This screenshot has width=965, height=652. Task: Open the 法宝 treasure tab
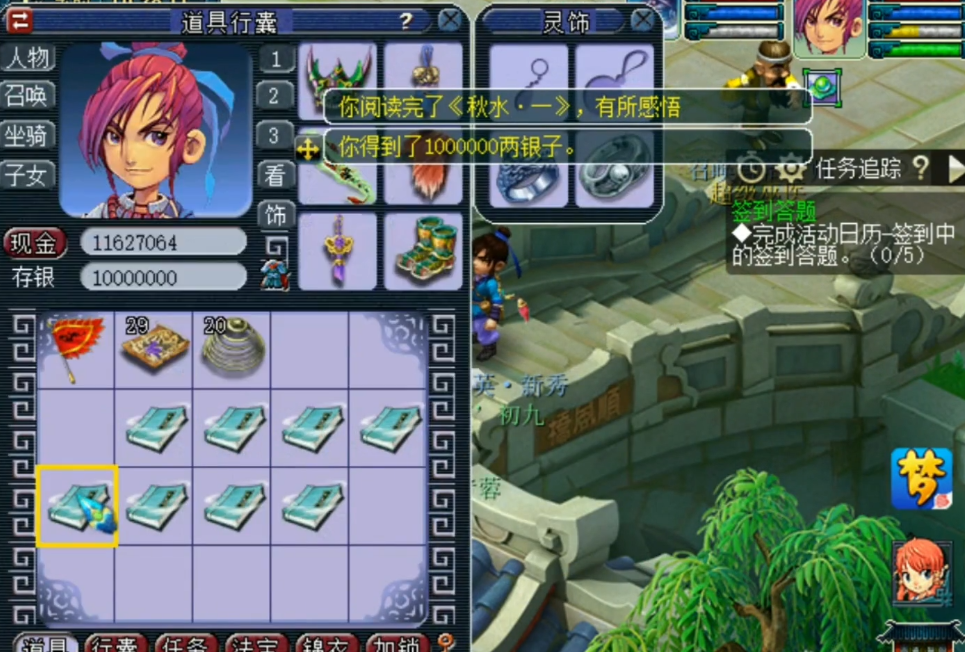coord(257,644)
